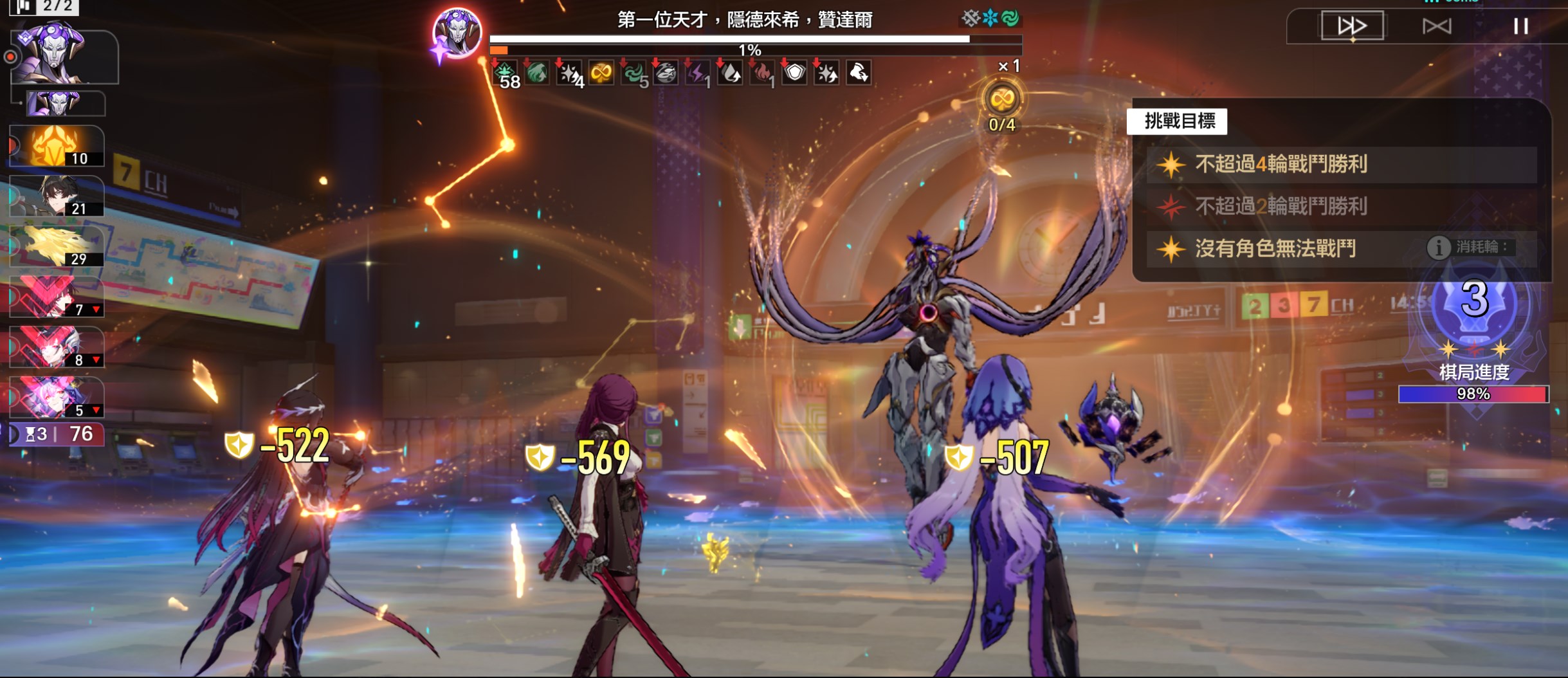Select the pink-haired turn-order portrait showing 5

57,398
